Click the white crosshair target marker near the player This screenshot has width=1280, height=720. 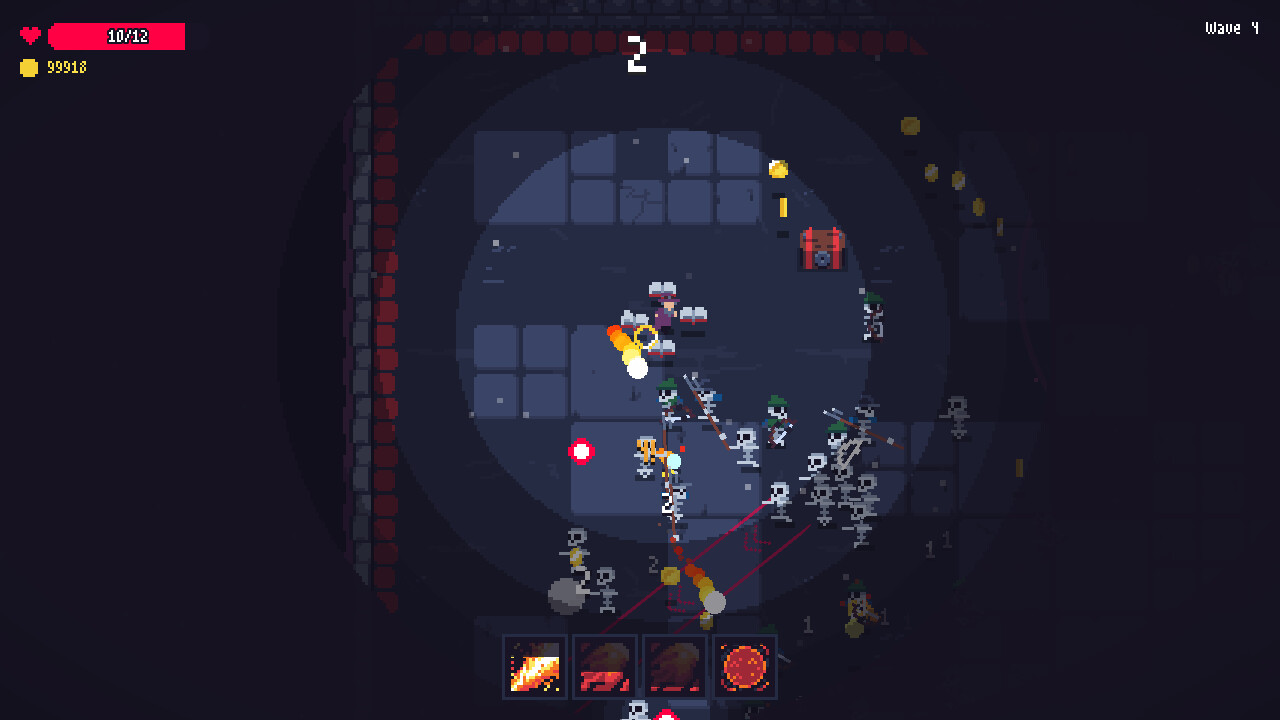point(582,451)
